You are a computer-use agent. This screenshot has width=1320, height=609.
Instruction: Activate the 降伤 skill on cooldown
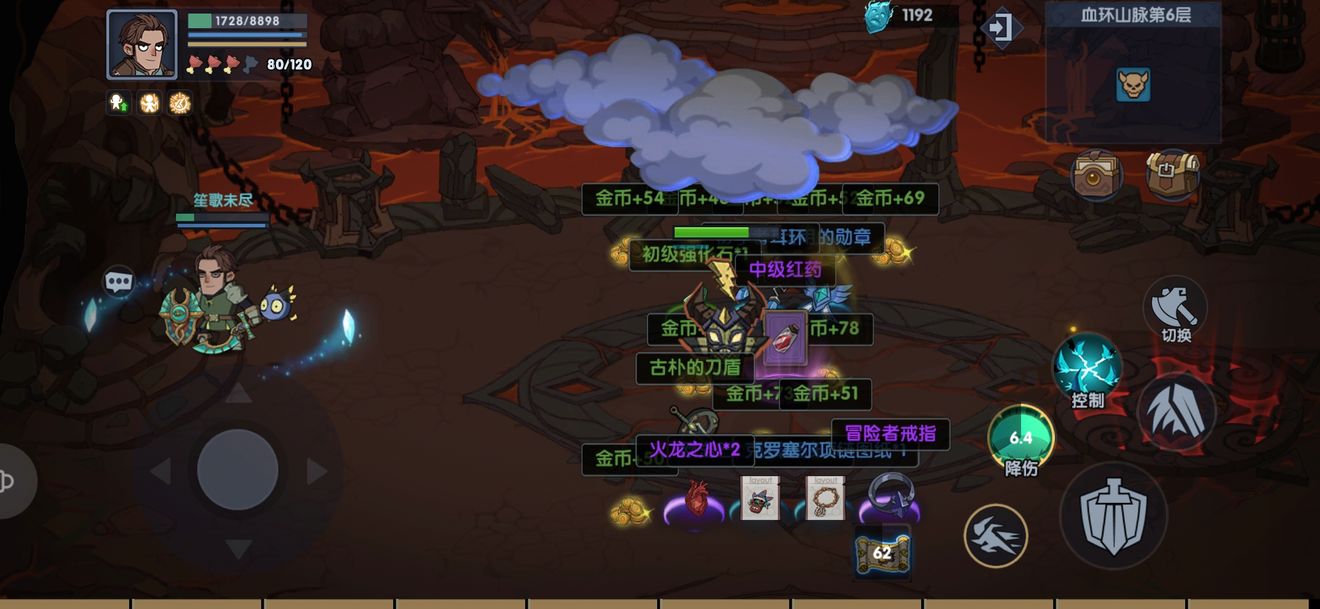click(1020, 438)
